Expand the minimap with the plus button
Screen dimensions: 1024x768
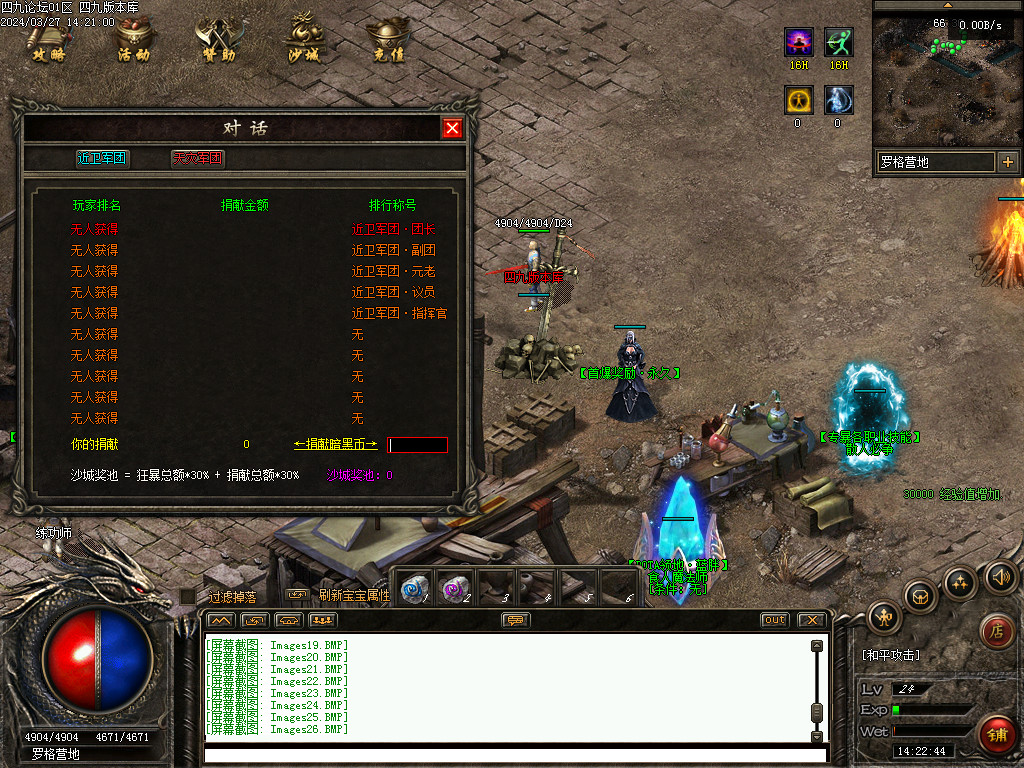[x=1007, y=162]
